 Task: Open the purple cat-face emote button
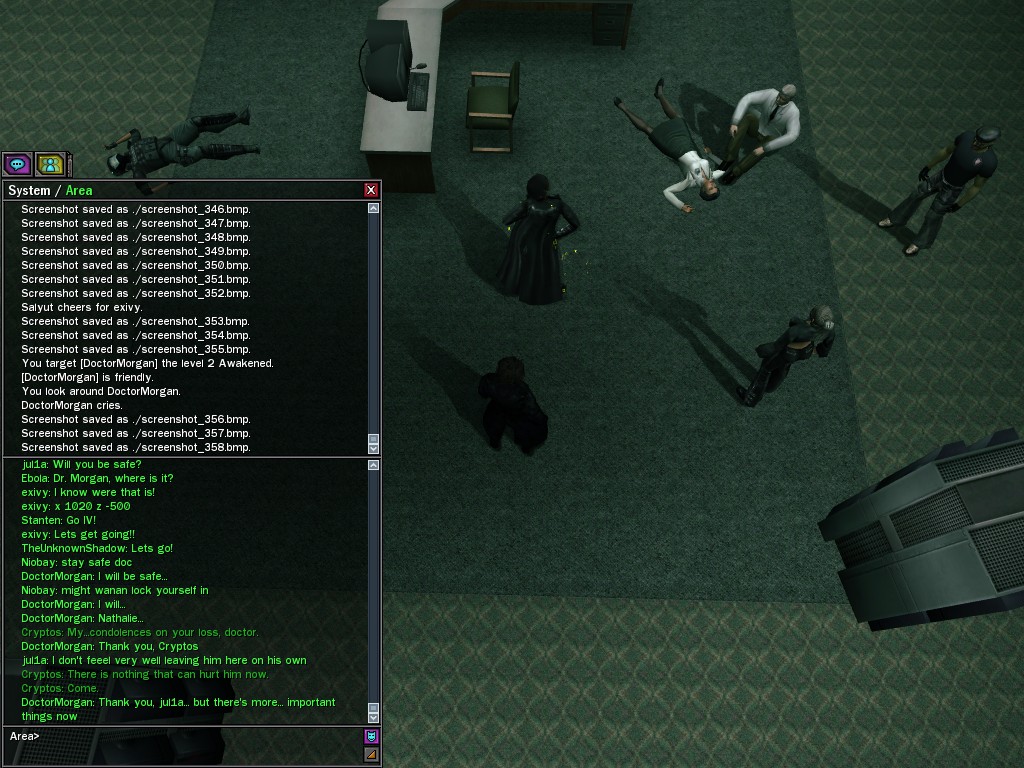click(x=371, y=737)
